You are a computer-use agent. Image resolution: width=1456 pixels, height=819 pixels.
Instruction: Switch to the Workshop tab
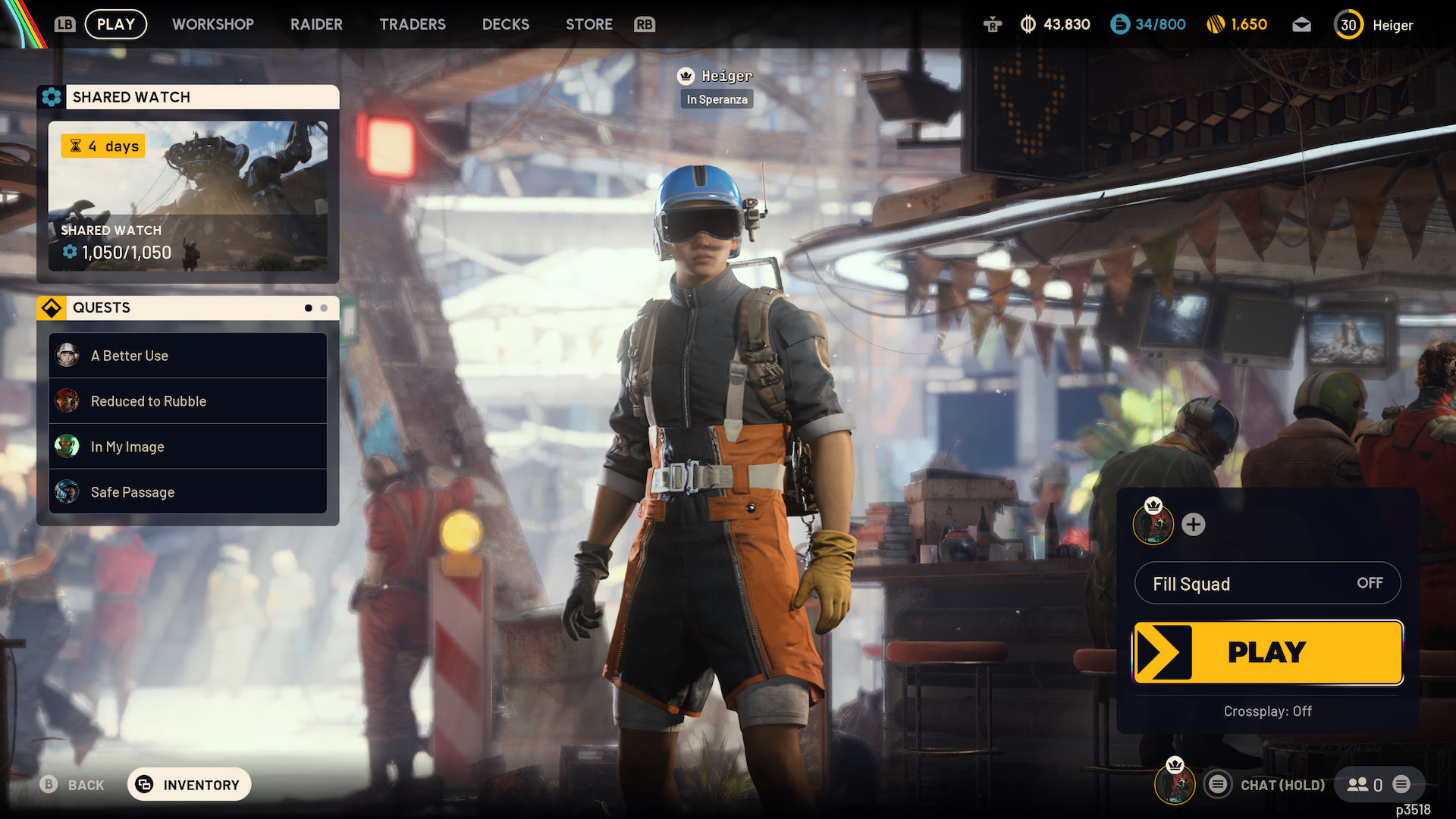212,24
